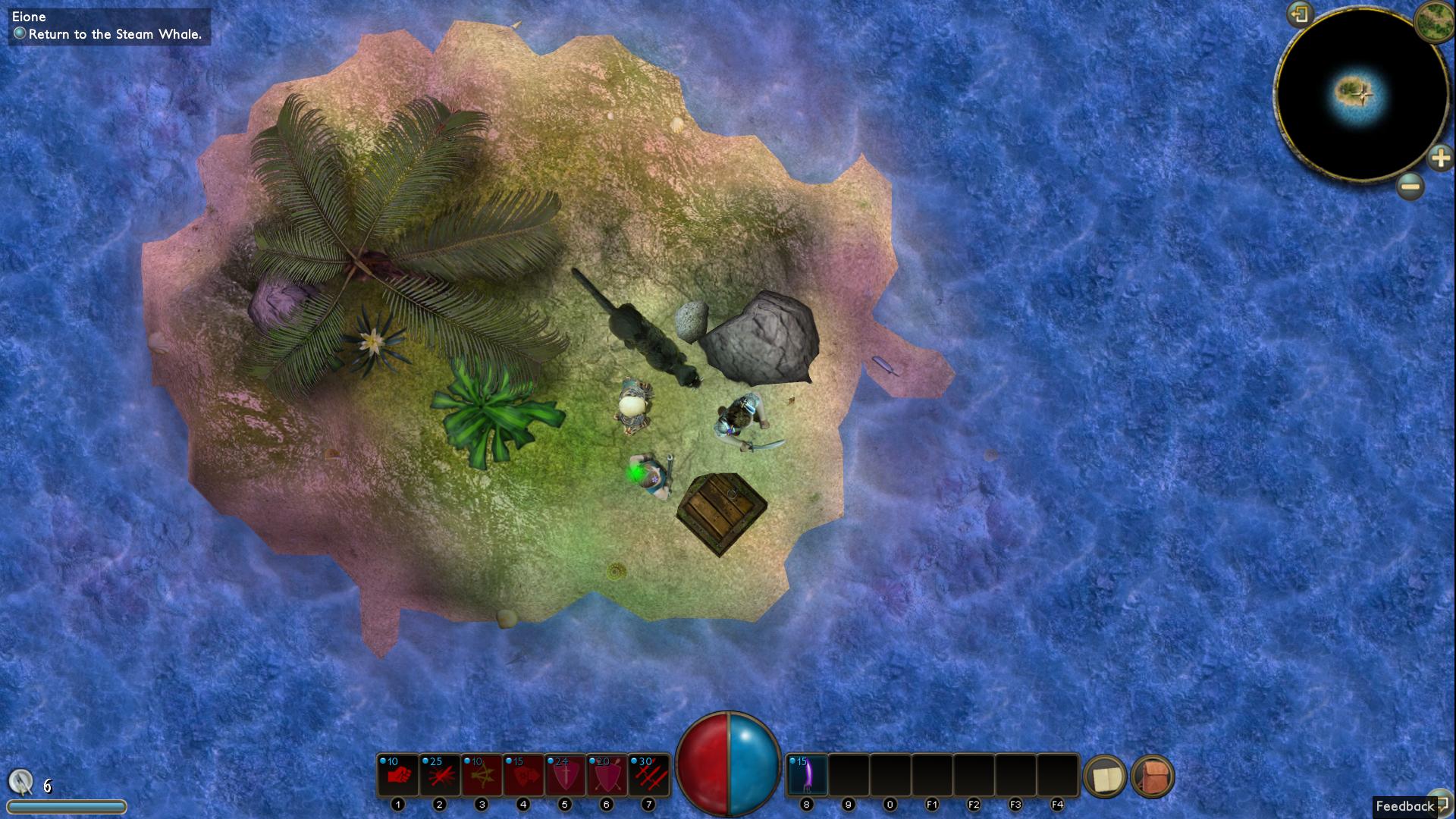
Task: Trigger the arrow dash skill in slot 4
Action: point(523,775)
